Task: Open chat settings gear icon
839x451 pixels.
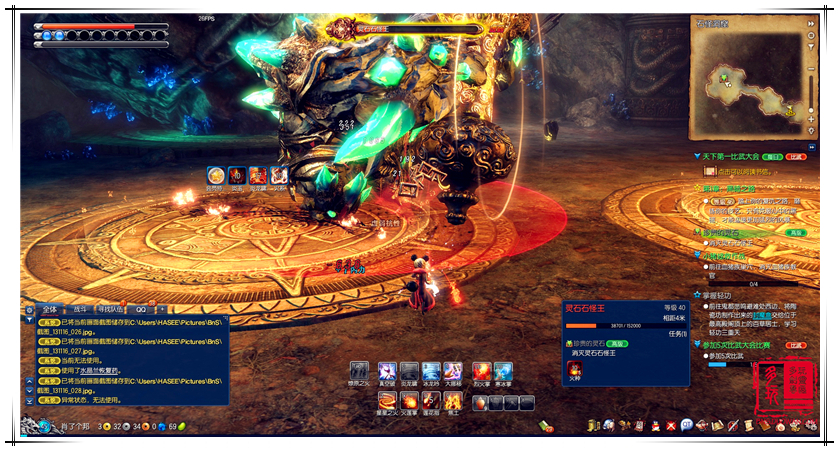Action: [x=31, y=310]
